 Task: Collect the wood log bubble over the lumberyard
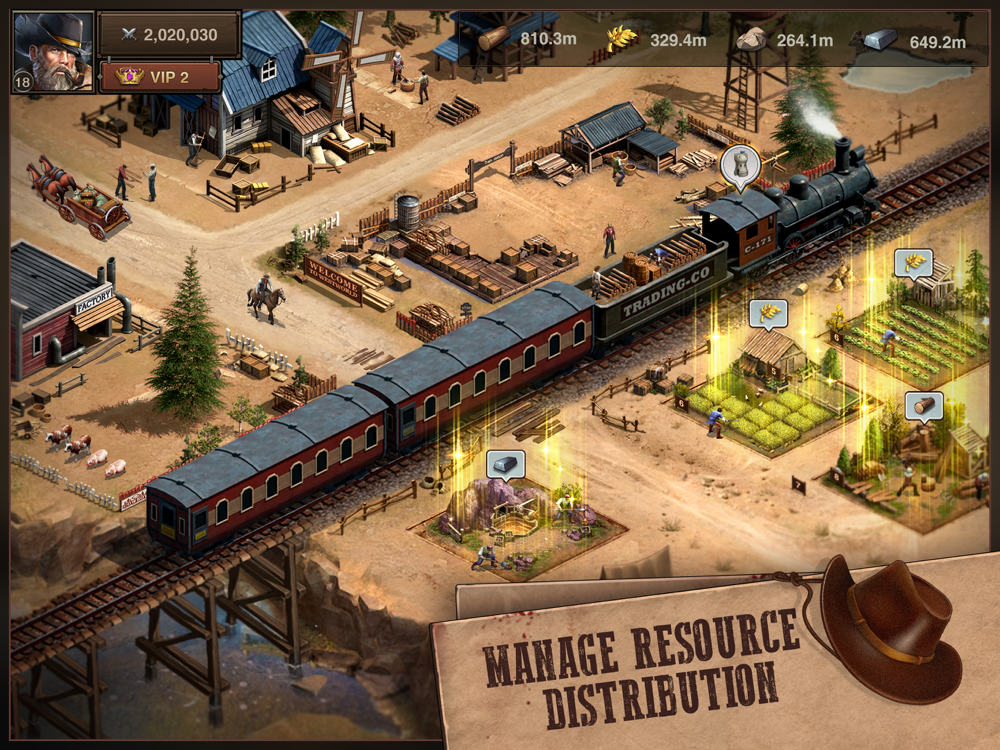[923, 406]
